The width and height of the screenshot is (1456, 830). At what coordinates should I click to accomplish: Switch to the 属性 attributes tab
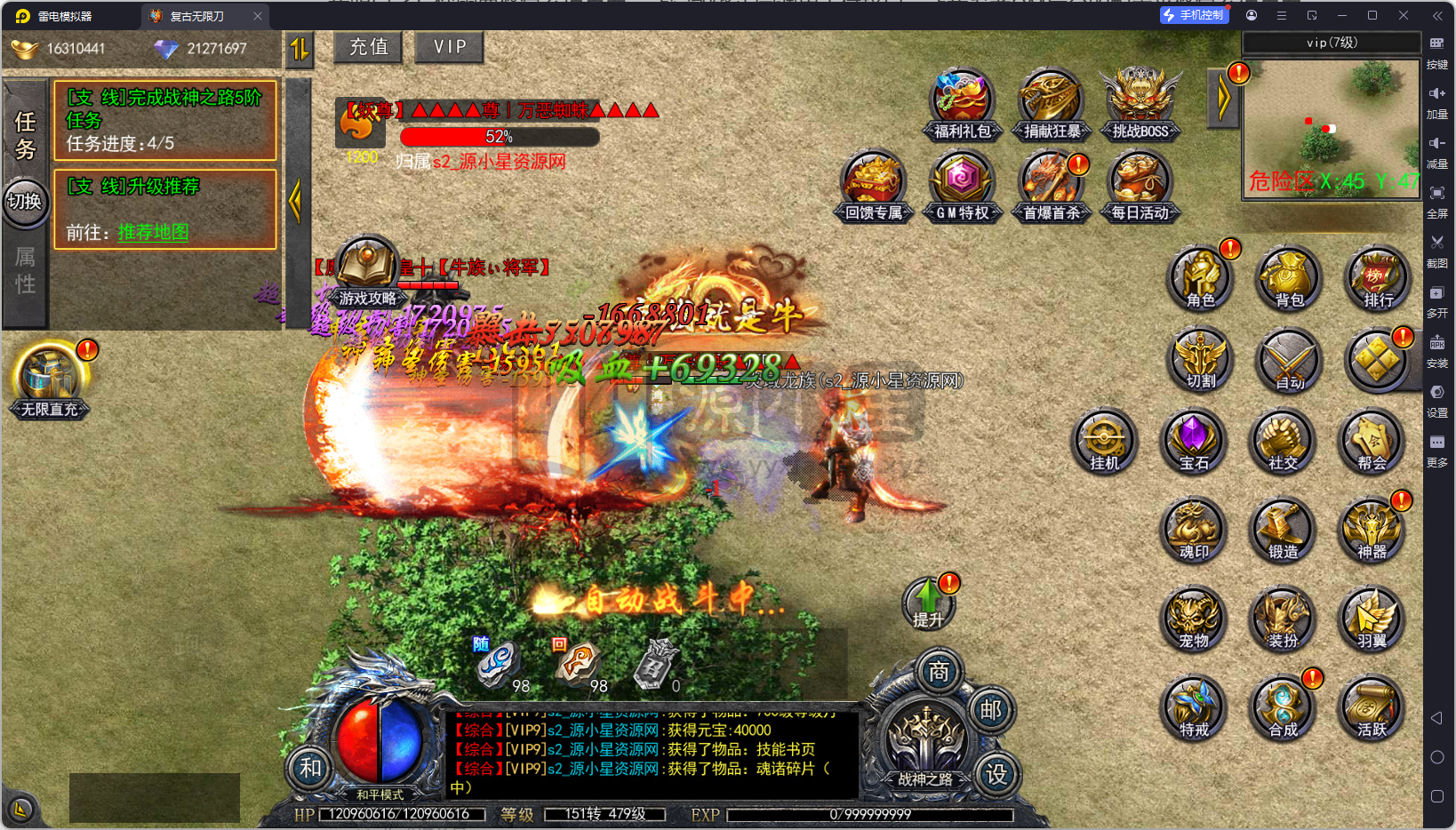25,270
